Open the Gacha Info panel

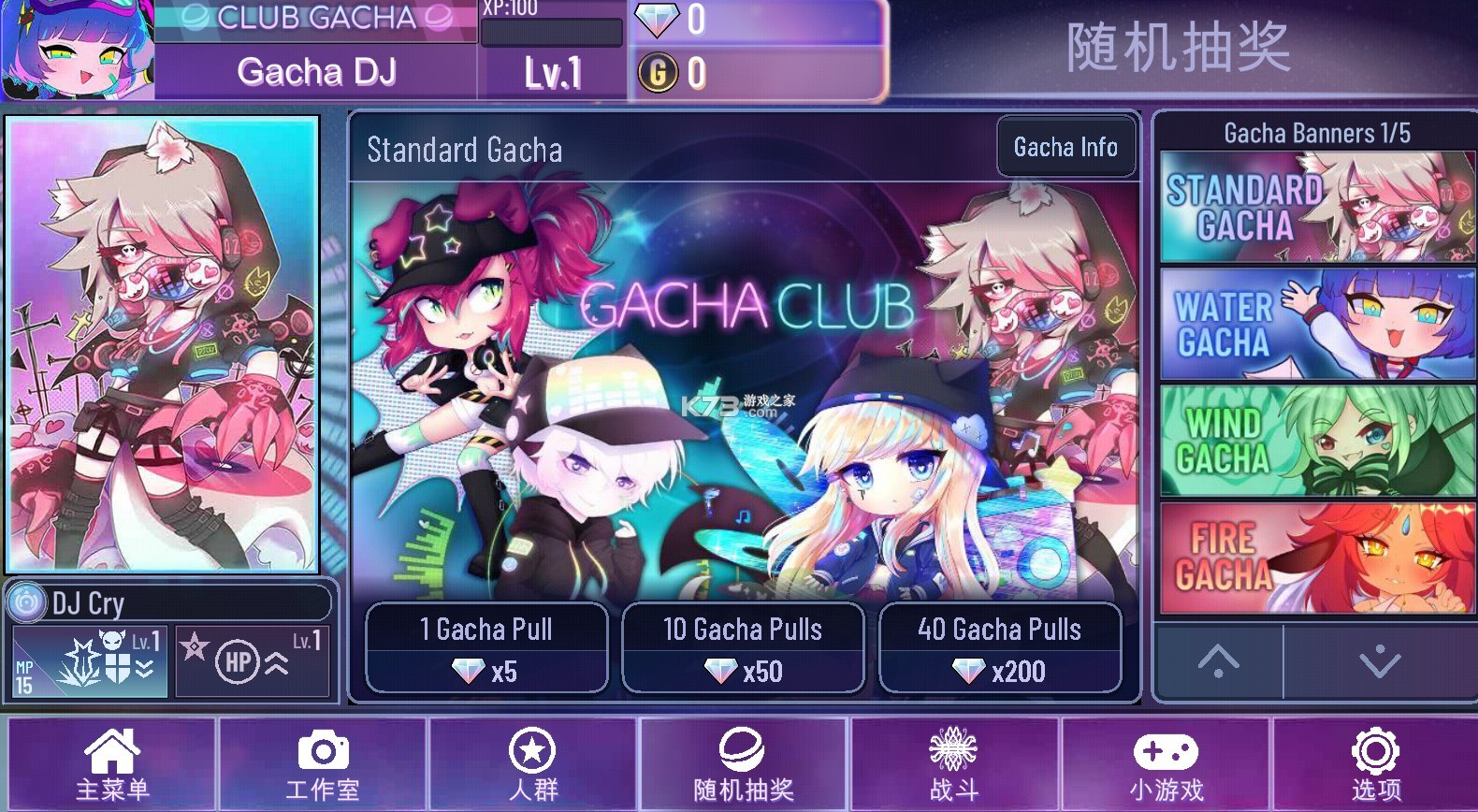pos(1065,147)
